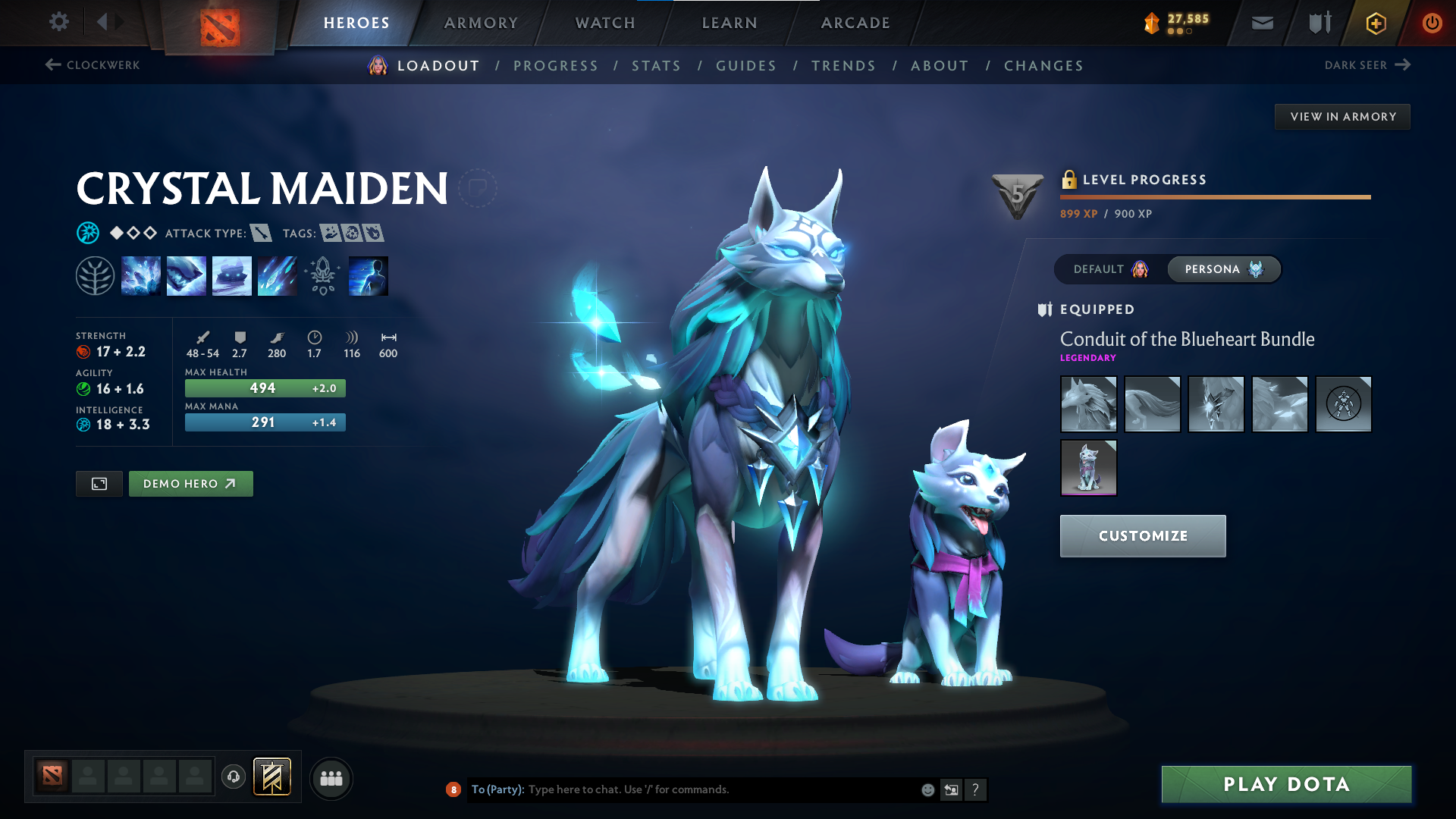Select the Persona appearance toggle
1456x819 pixels.
pos(1223,269)
